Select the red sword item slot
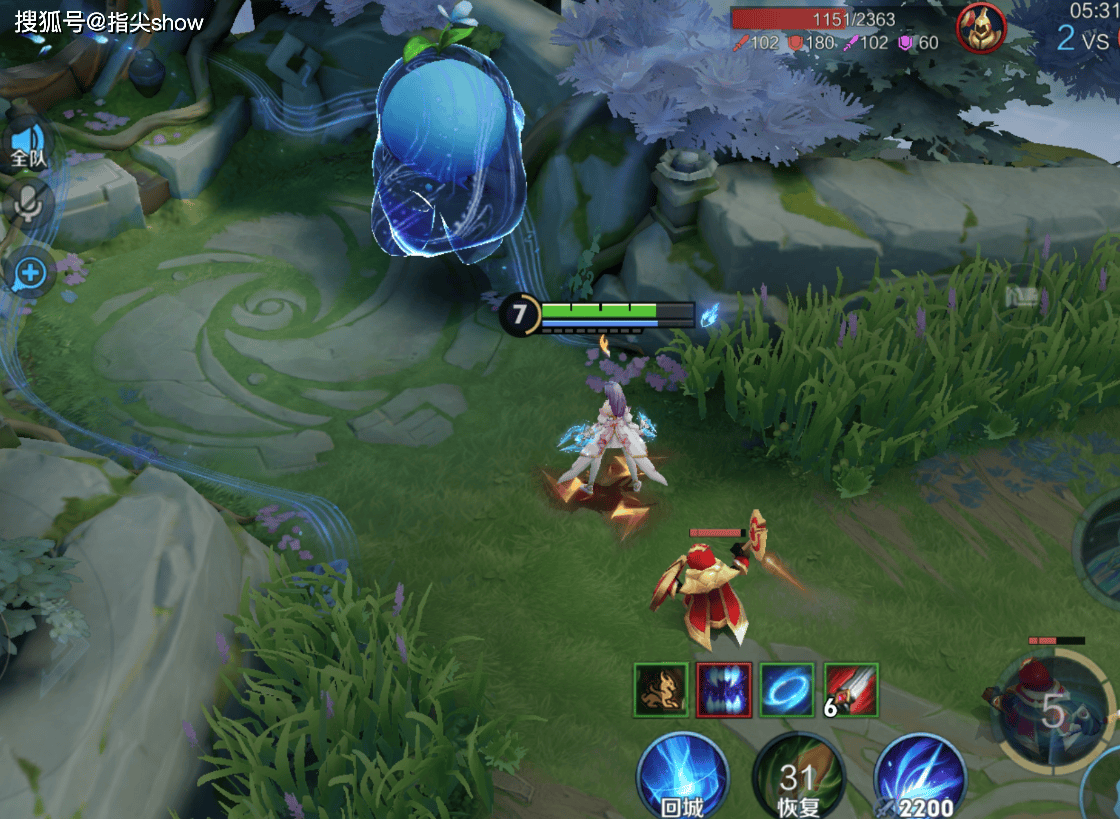 [851, 689]
